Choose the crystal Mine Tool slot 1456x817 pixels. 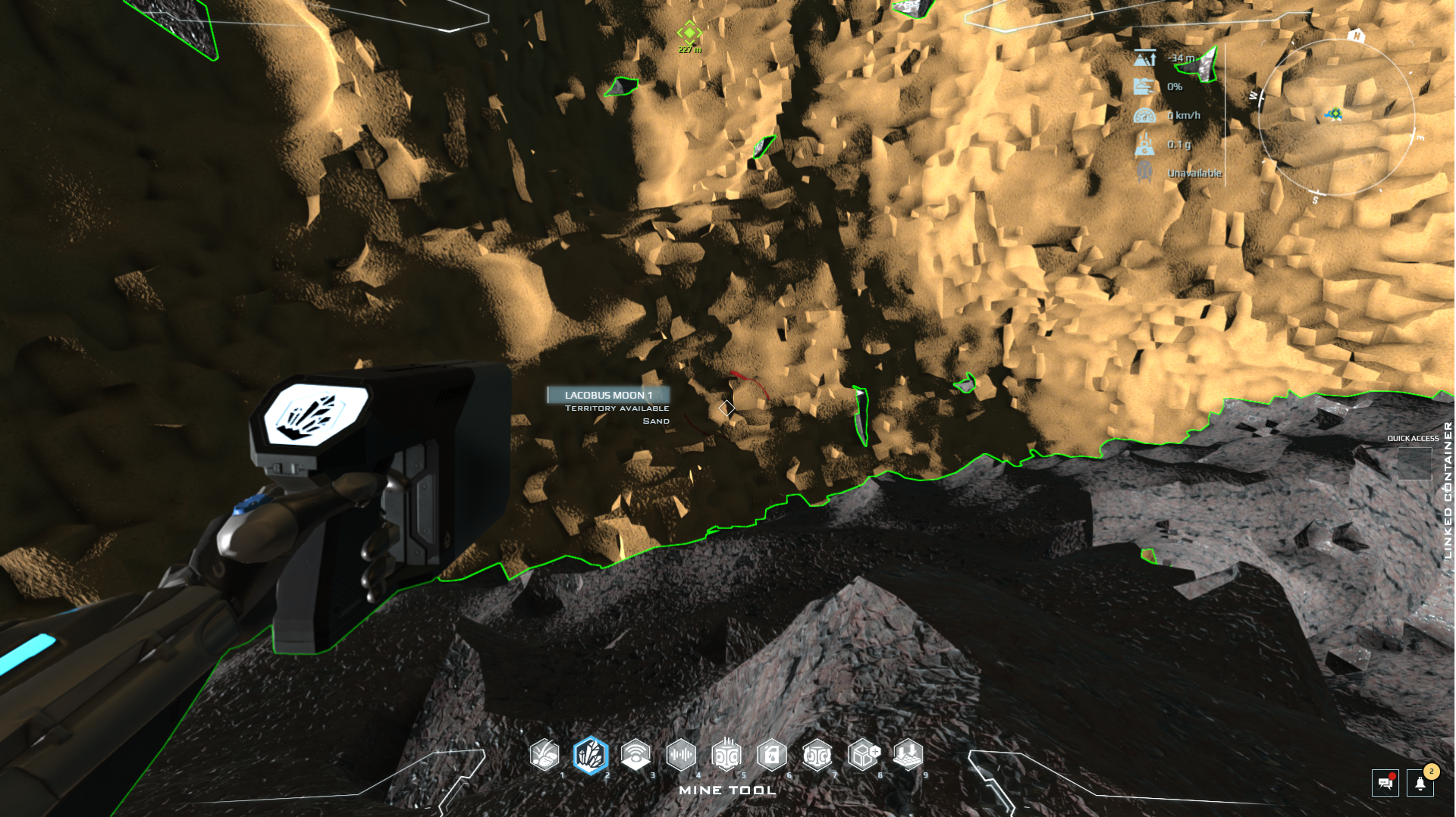click(x=591, y=755)
